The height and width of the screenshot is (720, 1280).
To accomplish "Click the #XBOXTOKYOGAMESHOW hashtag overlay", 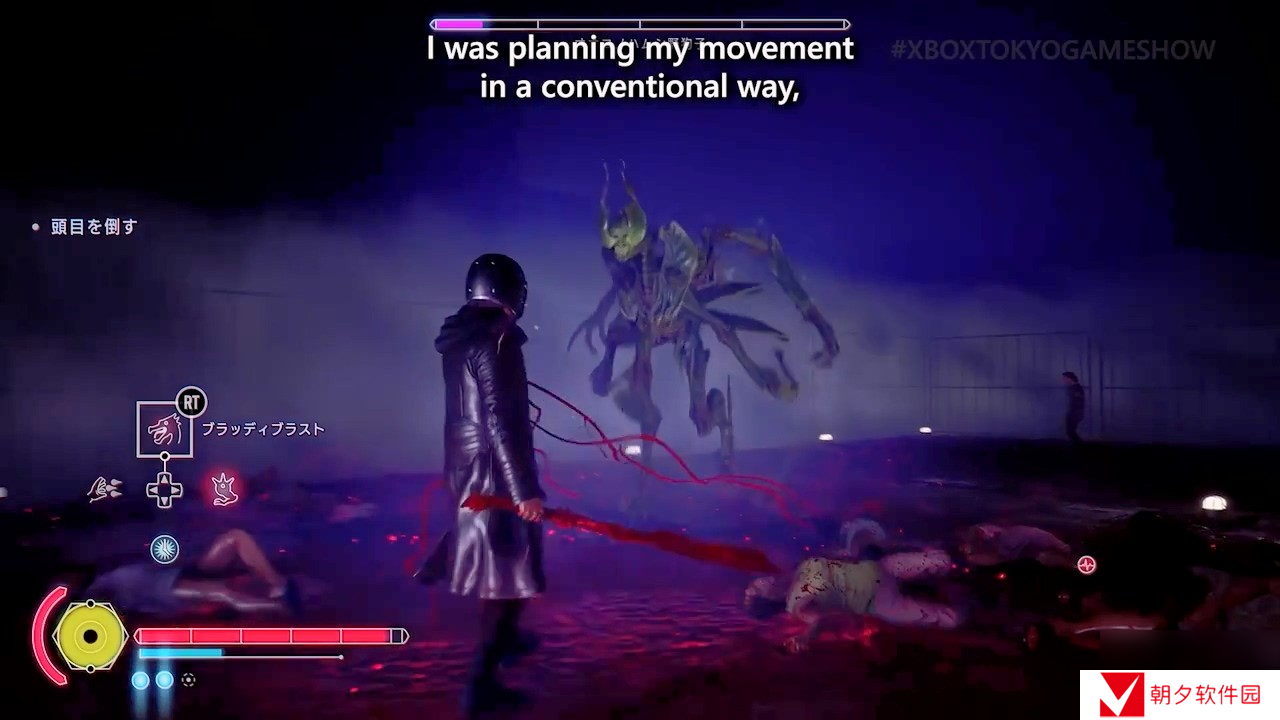I will click(1052, 50).
